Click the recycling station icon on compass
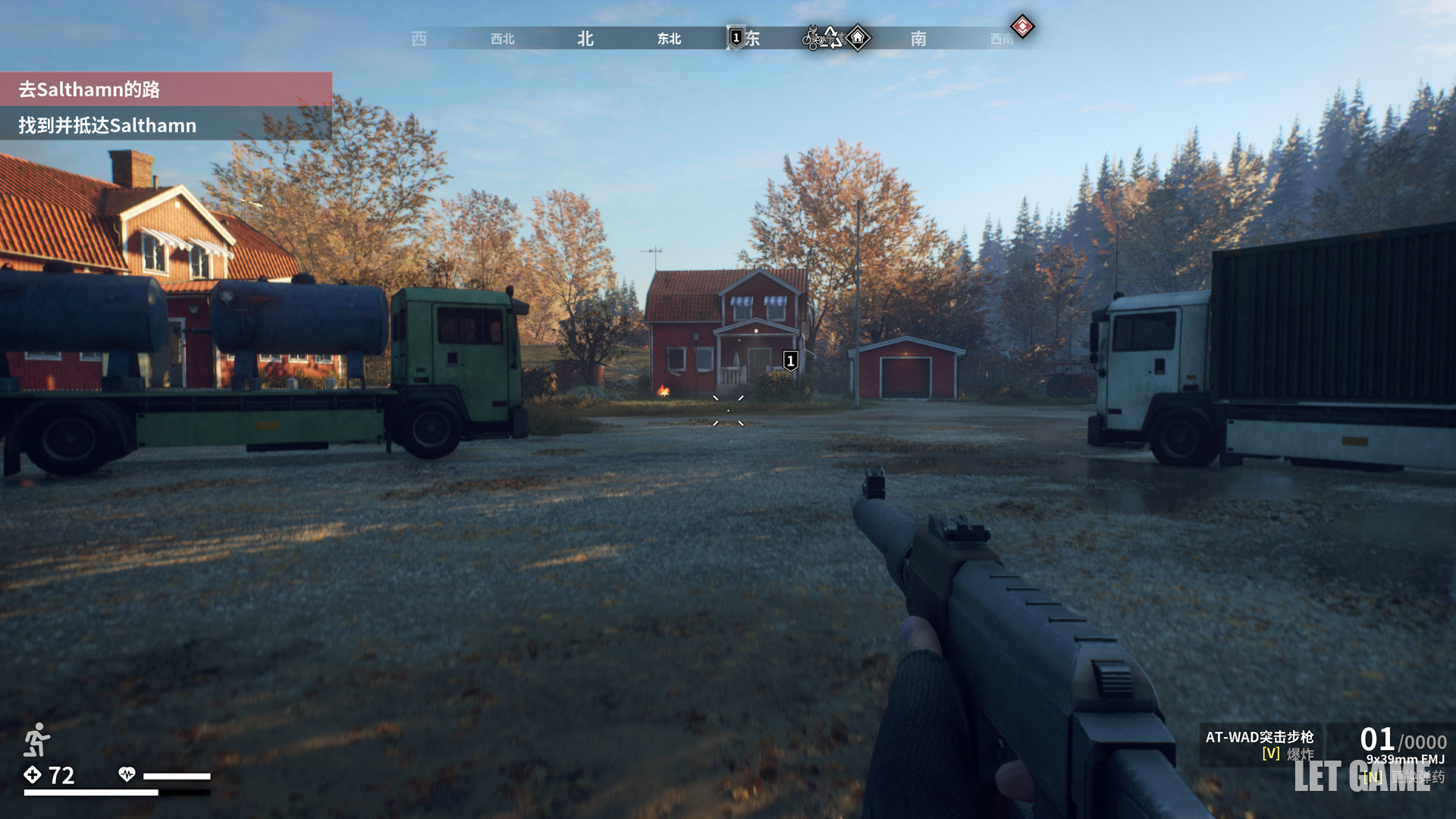The image size is (1456, 819). [833, 37]
